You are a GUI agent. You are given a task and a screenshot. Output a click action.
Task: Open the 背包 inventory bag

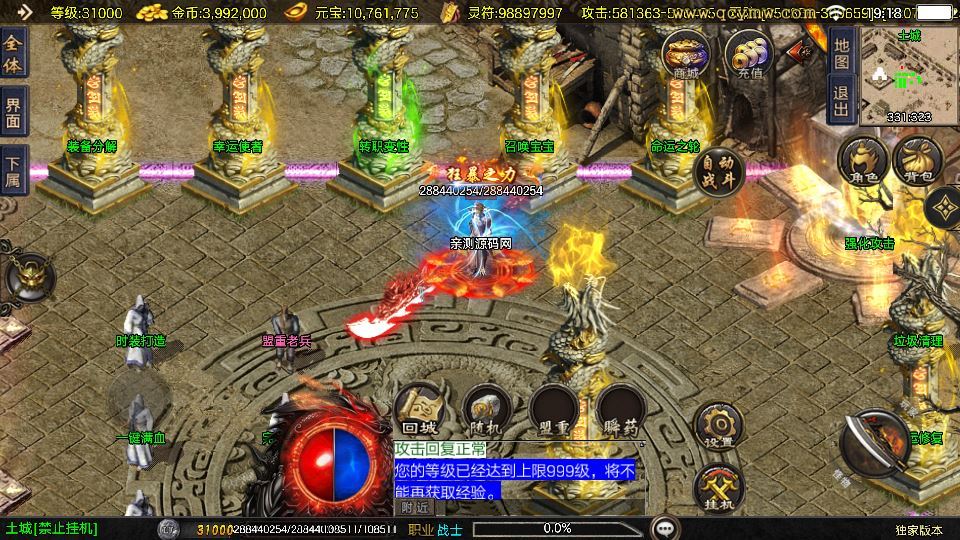917,162
